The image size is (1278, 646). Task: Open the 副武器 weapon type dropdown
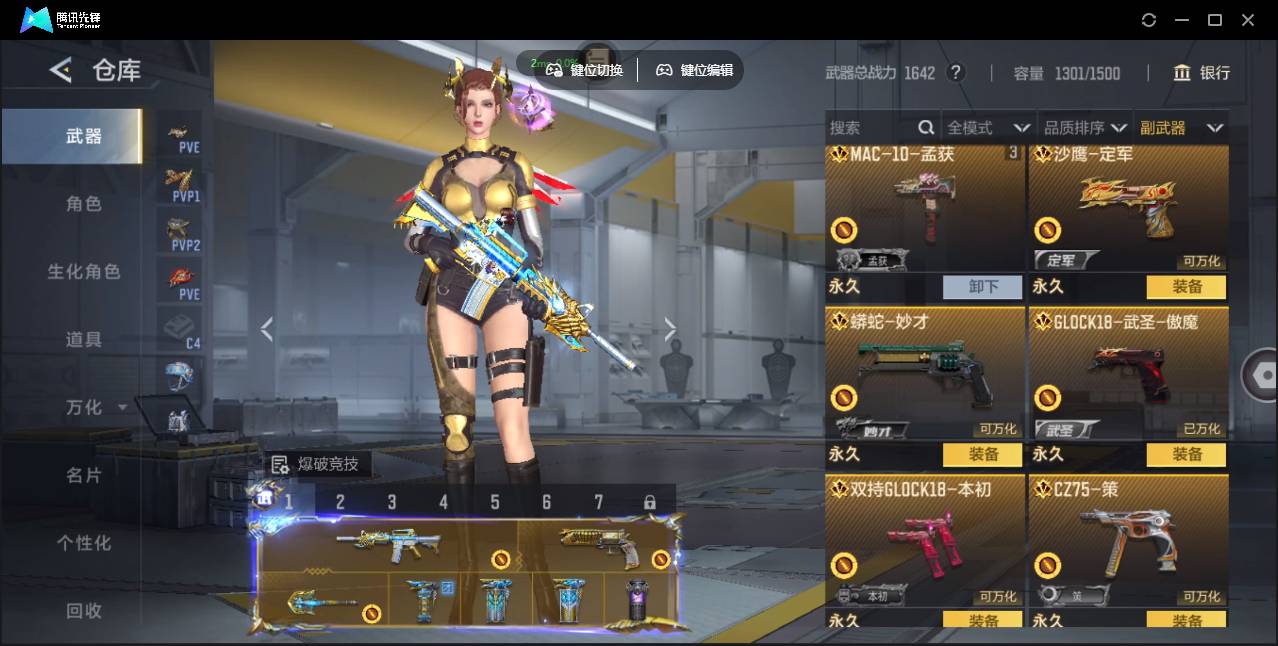tap(1181, 128)
